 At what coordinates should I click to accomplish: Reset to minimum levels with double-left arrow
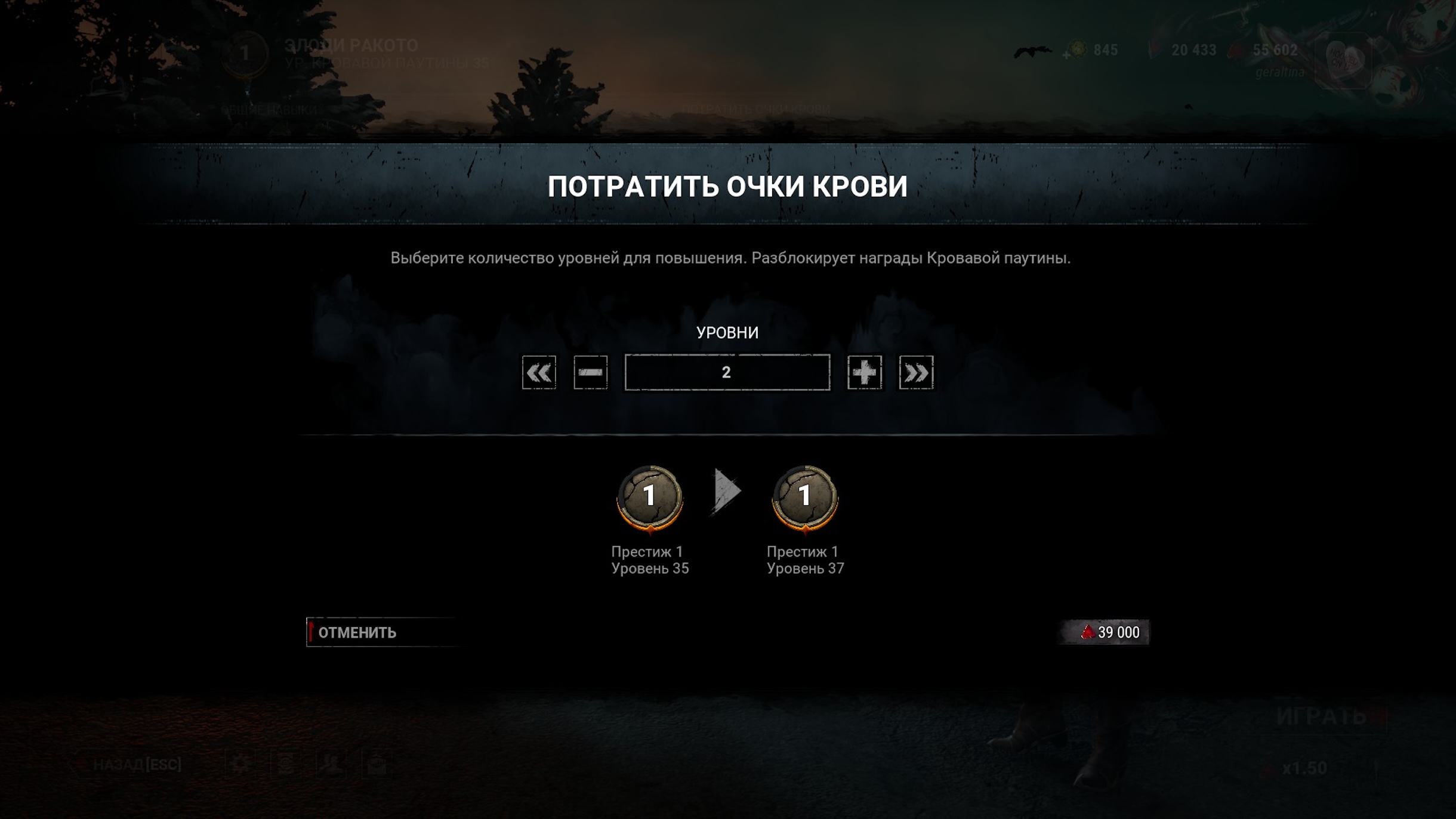point(539,373)
